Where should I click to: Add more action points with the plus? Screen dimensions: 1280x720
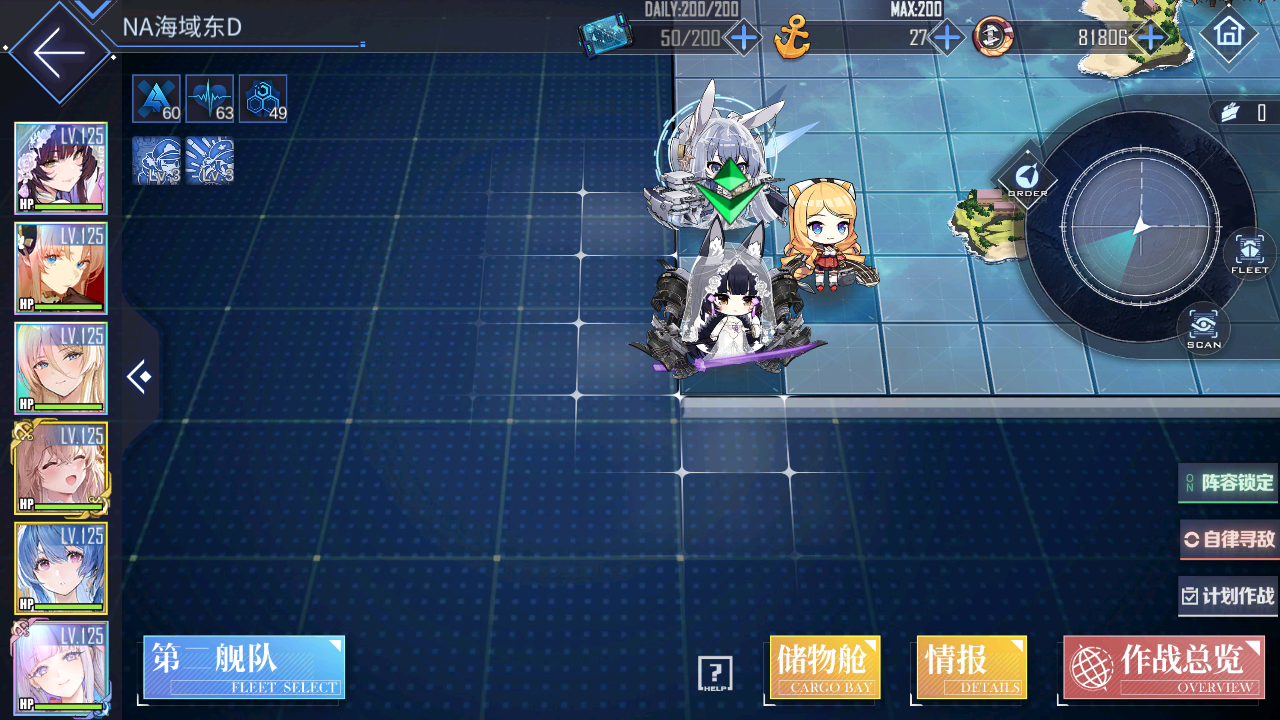[743, 39]
